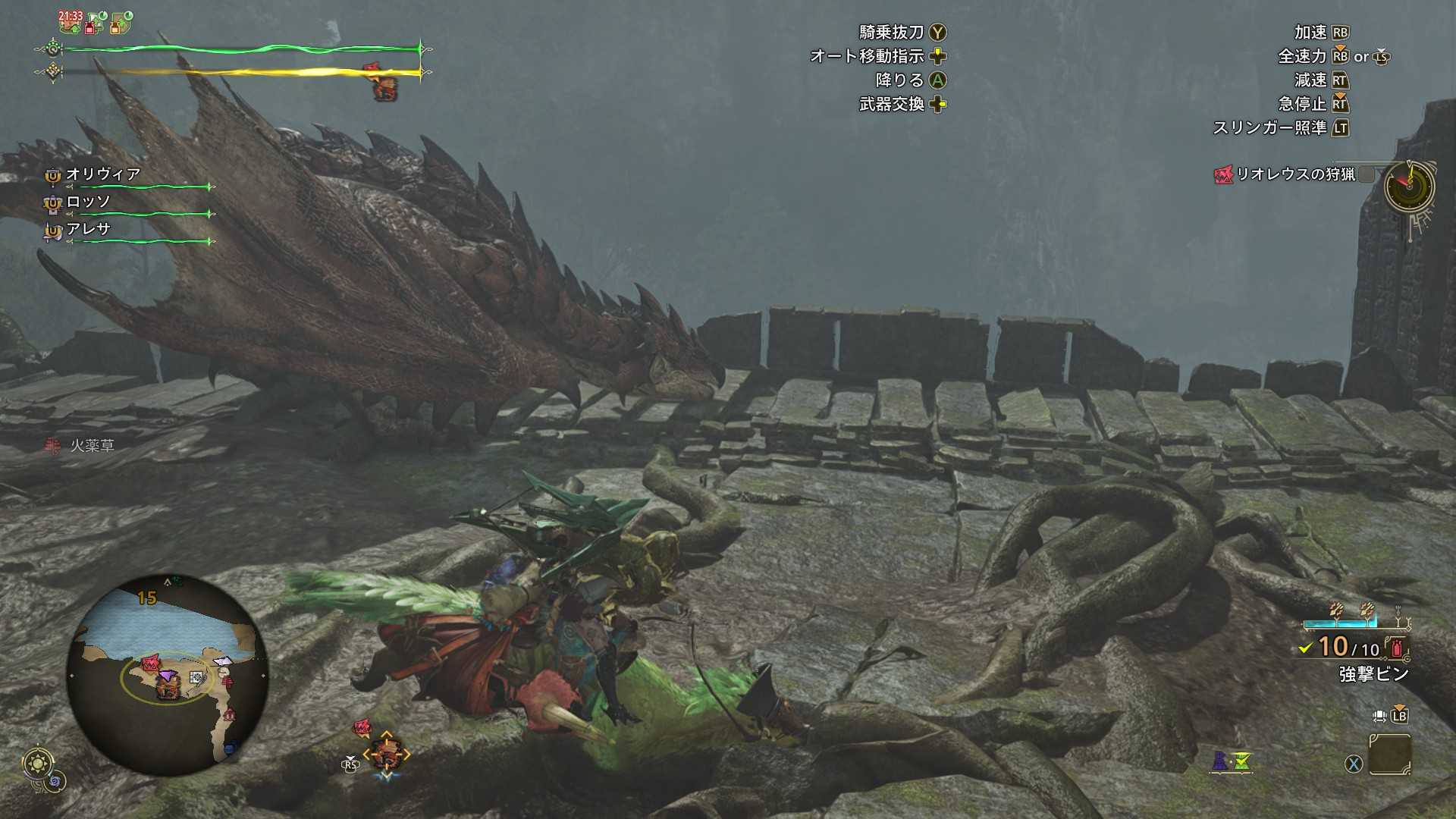
Task: Open the circular minimap
Action: coord(167,674)
